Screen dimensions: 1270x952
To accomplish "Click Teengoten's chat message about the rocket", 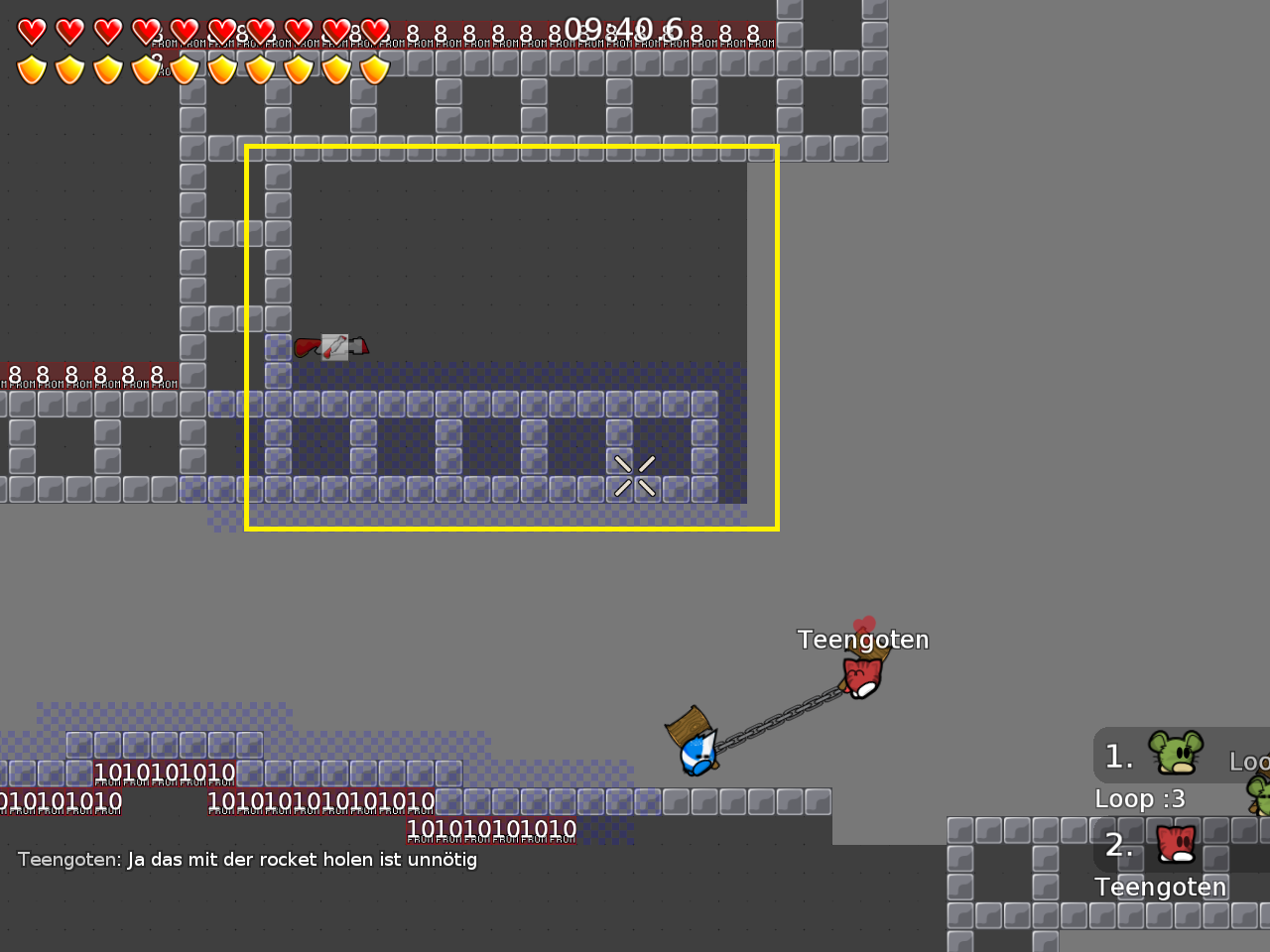I will [x=248, y=860].
